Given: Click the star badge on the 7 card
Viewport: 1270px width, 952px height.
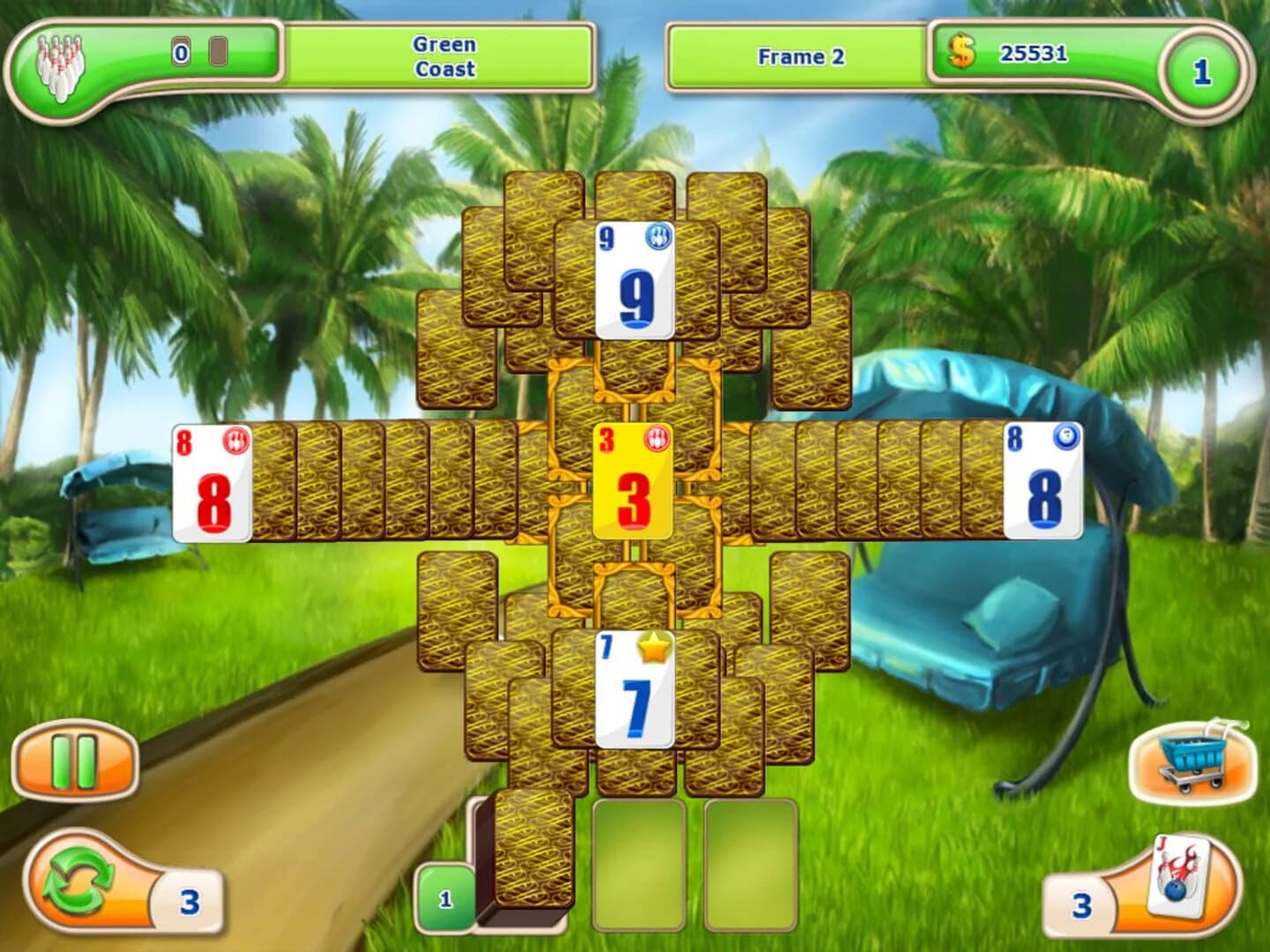Looking at the screenshot, I should (x=653, y=647).
